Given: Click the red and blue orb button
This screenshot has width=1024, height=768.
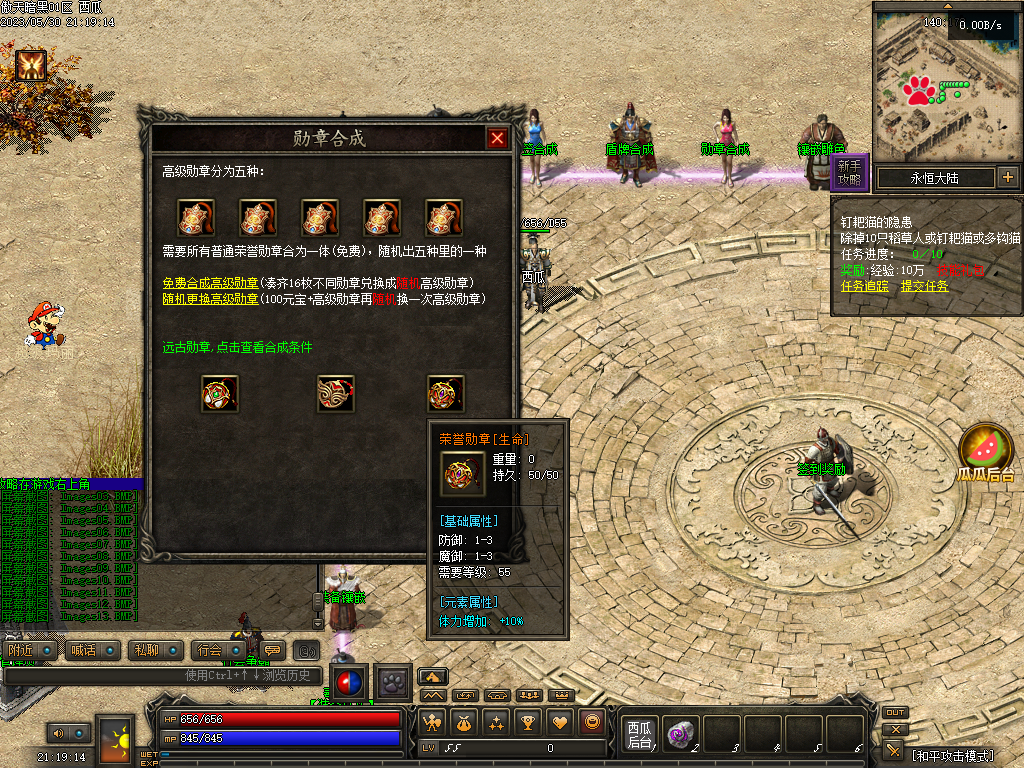Looking at the screenshot, I should (348, 682).
